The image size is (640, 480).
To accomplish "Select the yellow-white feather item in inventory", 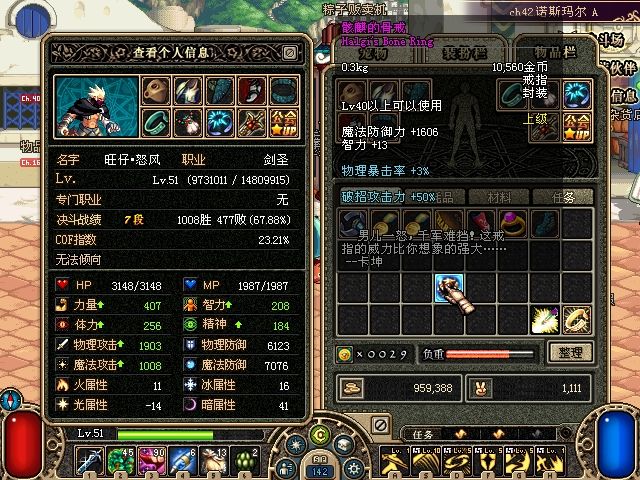I will click(545, 319).
